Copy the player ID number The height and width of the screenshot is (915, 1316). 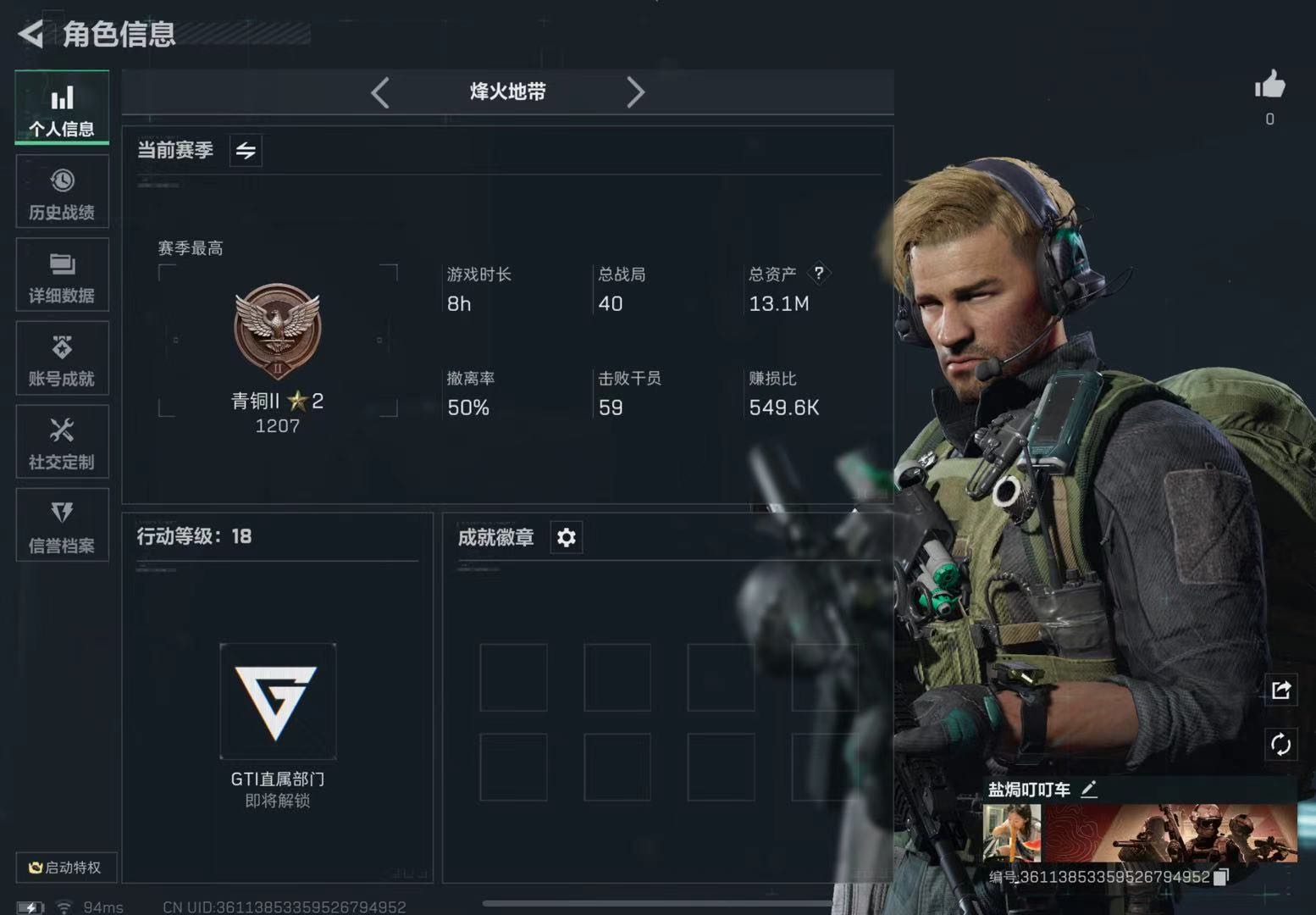pyautogui.click(x=1220, y=878)
